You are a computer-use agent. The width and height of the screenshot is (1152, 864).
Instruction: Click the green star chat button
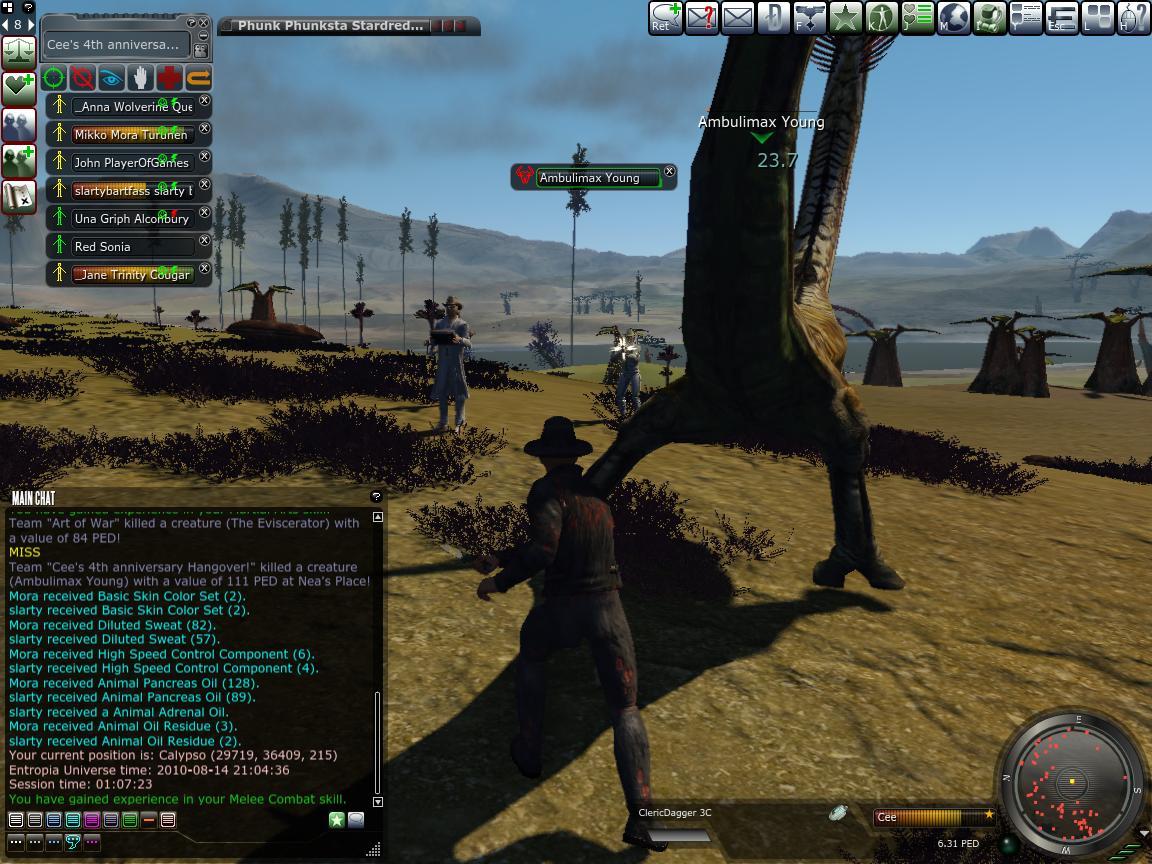point(337,820)
